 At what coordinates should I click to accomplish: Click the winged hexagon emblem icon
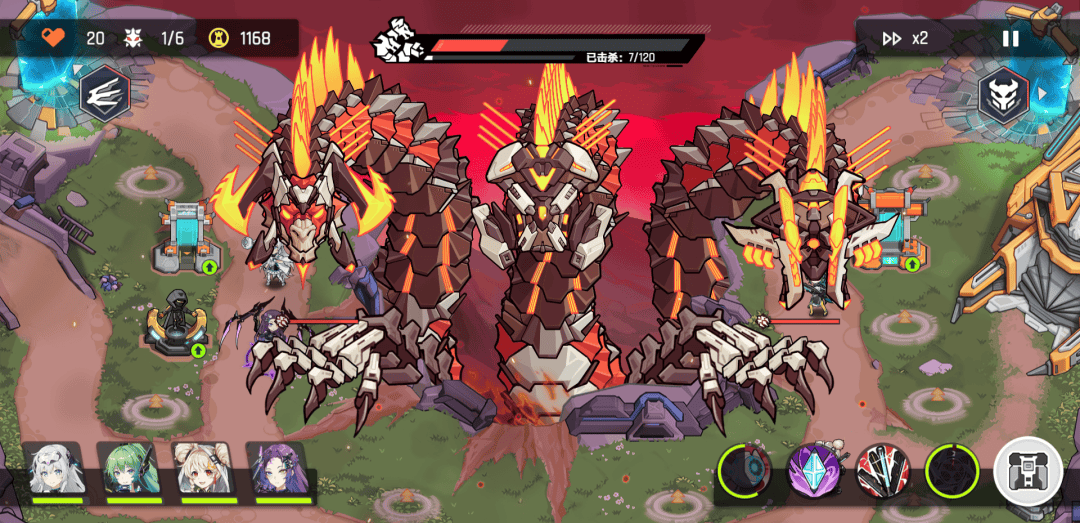[x=104, y=94]
